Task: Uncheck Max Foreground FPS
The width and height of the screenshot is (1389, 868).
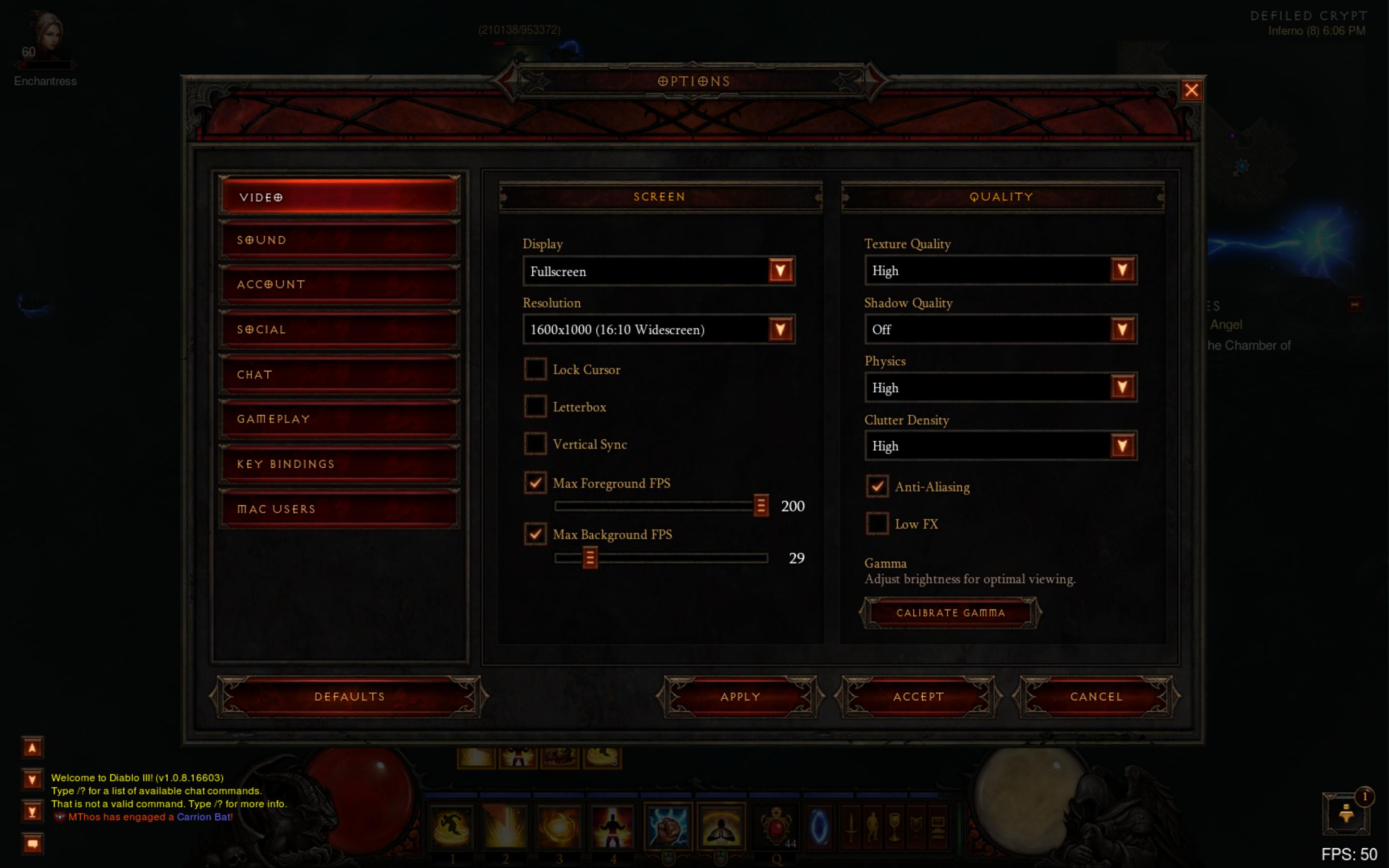Action: tap(535, 483)
